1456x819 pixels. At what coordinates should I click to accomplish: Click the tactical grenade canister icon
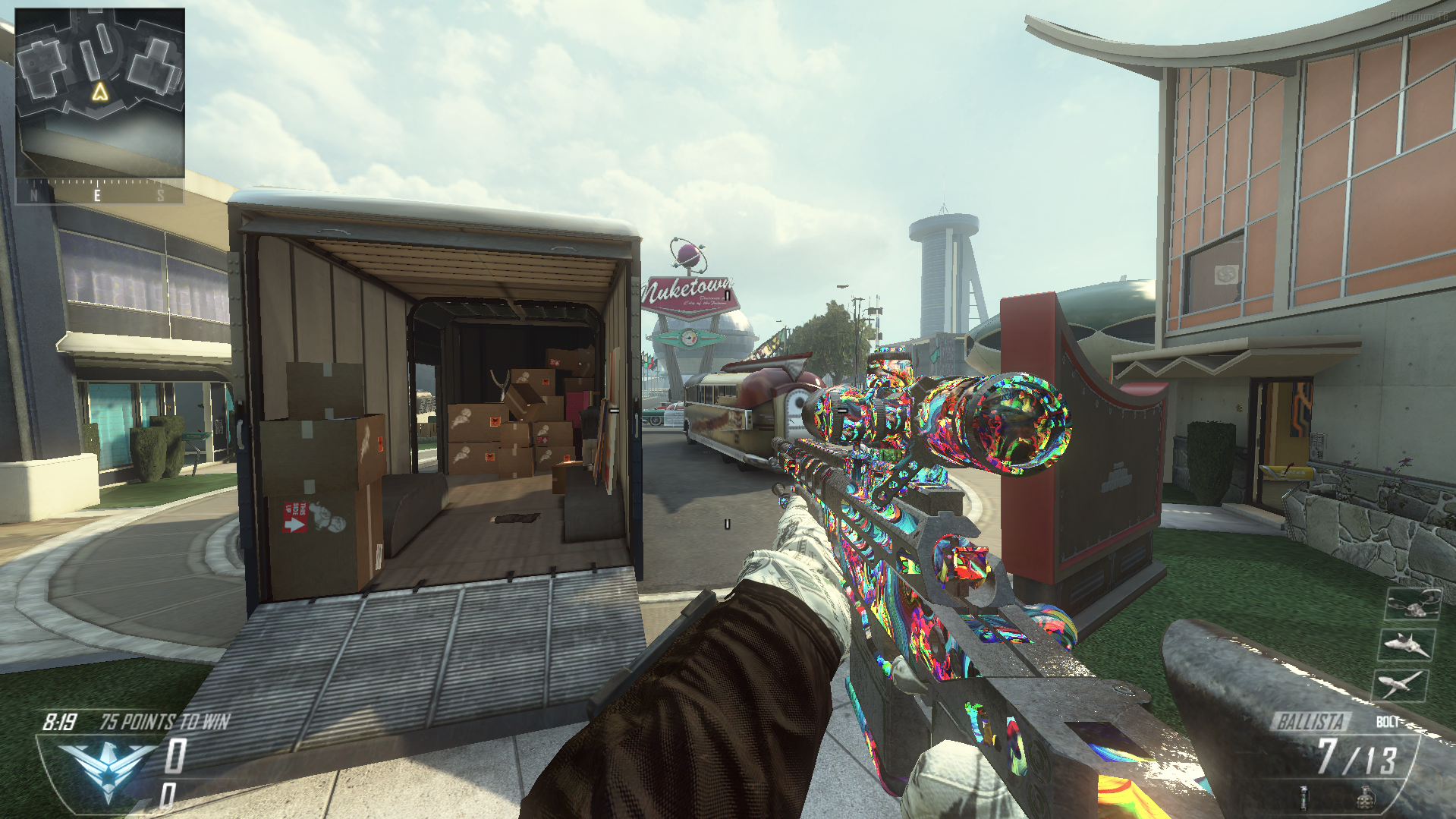pos(1303,798)
